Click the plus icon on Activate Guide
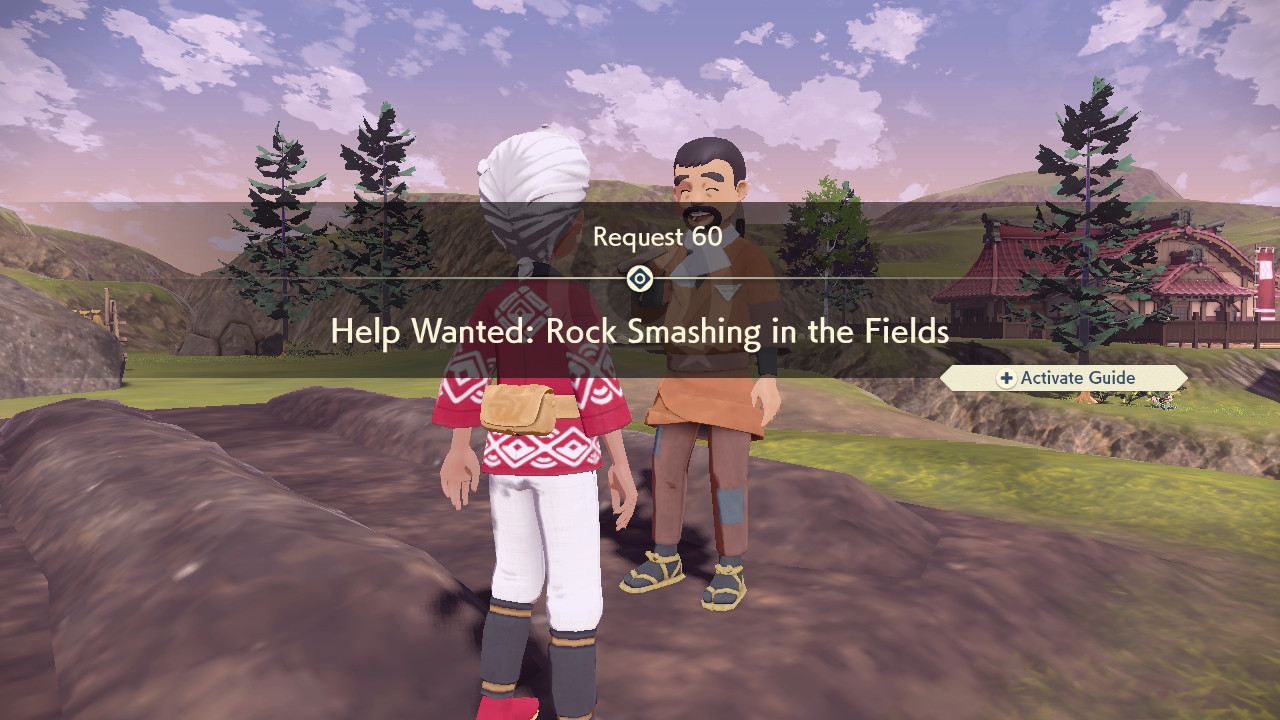Image resolution: width=1280 pixels, height=720 pixels. [x=1005, y=378]
